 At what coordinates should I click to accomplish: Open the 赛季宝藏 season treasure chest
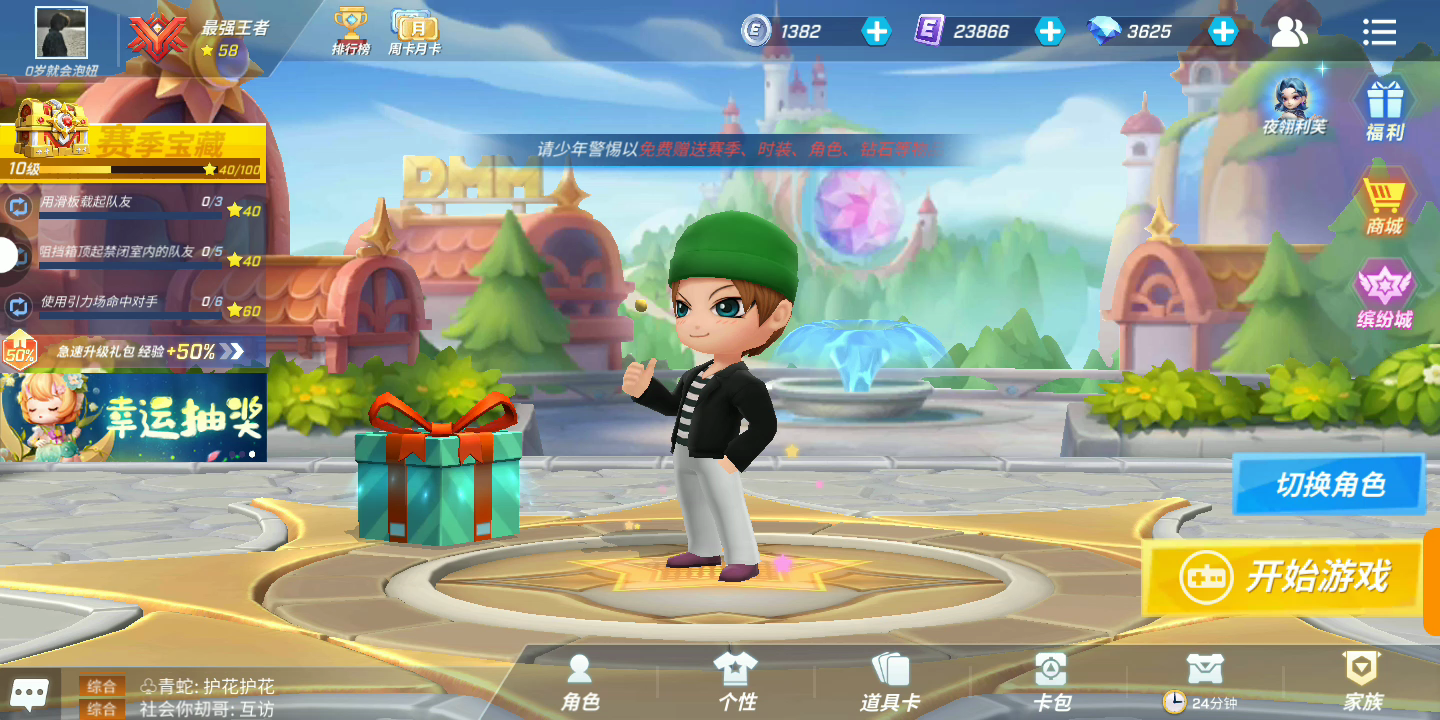(135, 143)
